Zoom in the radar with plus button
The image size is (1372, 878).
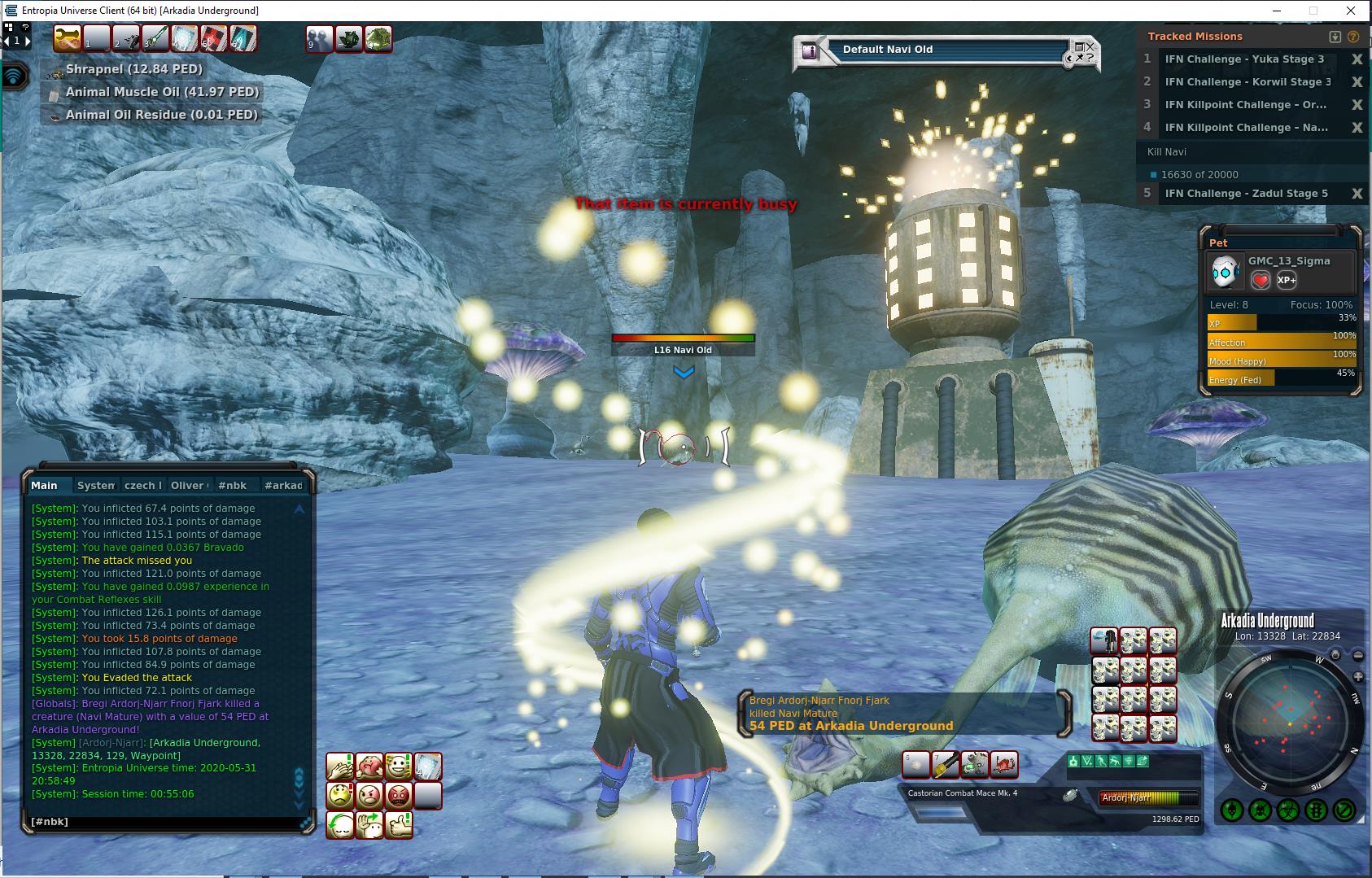pyautogui.click(x=1358, y=677)
